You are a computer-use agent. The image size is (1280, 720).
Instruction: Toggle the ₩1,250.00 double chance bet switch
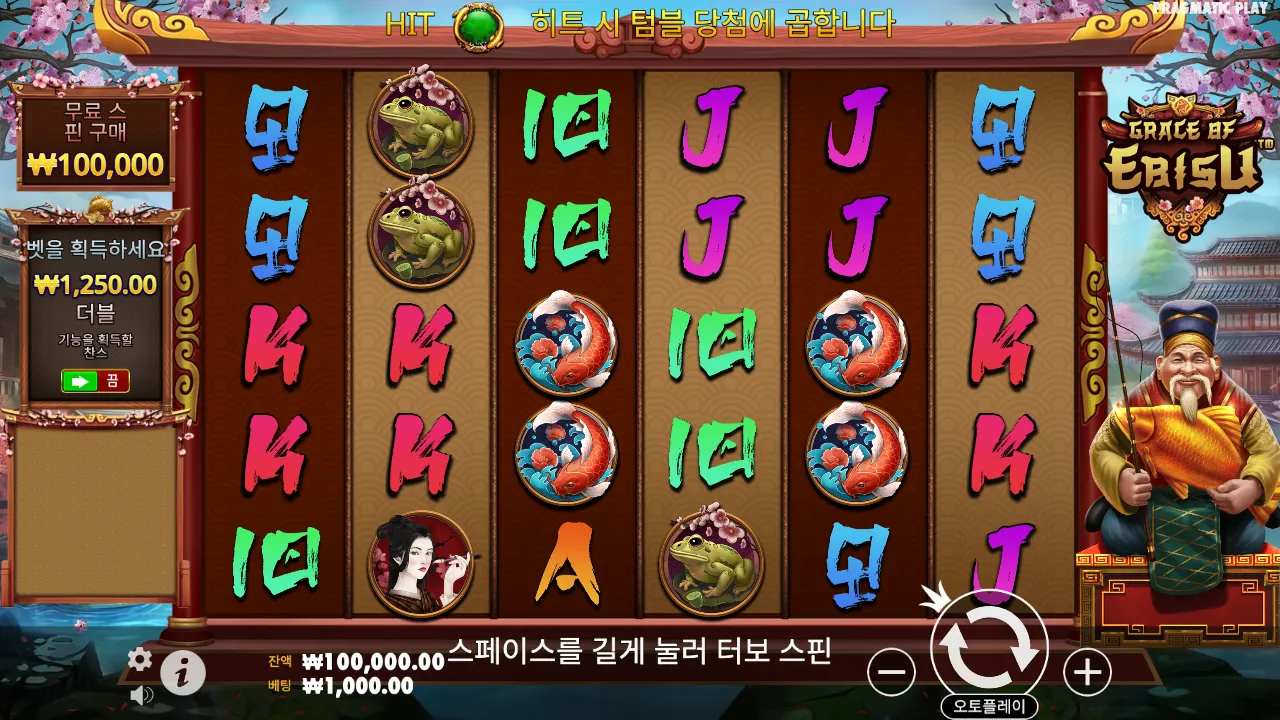pos(95,381)
